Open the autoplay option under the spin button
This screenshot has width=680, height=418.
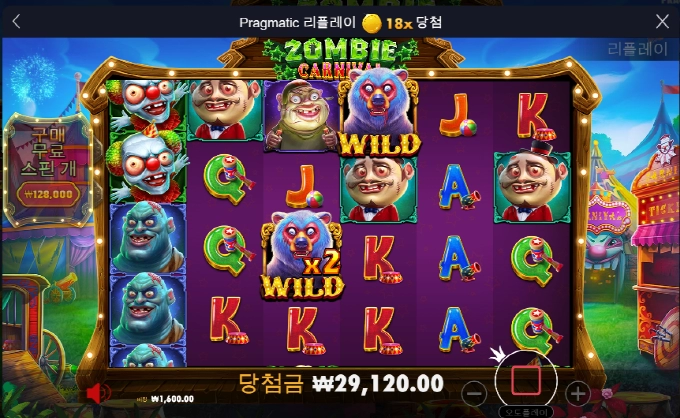coord(526,411)
